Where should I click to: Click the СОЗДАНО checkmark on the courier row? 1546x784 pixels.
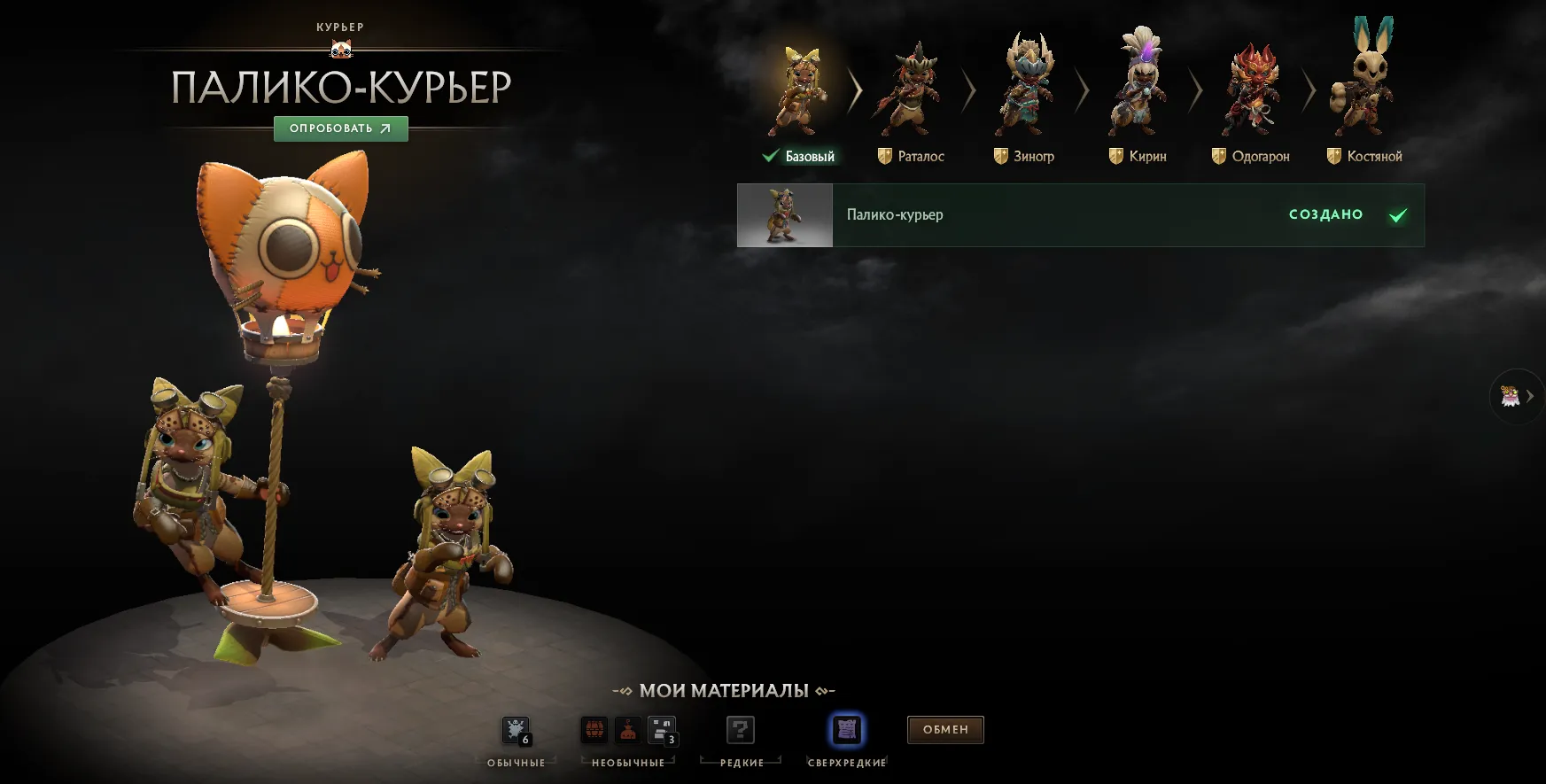pyautogui.click(x=1397, y=213)
